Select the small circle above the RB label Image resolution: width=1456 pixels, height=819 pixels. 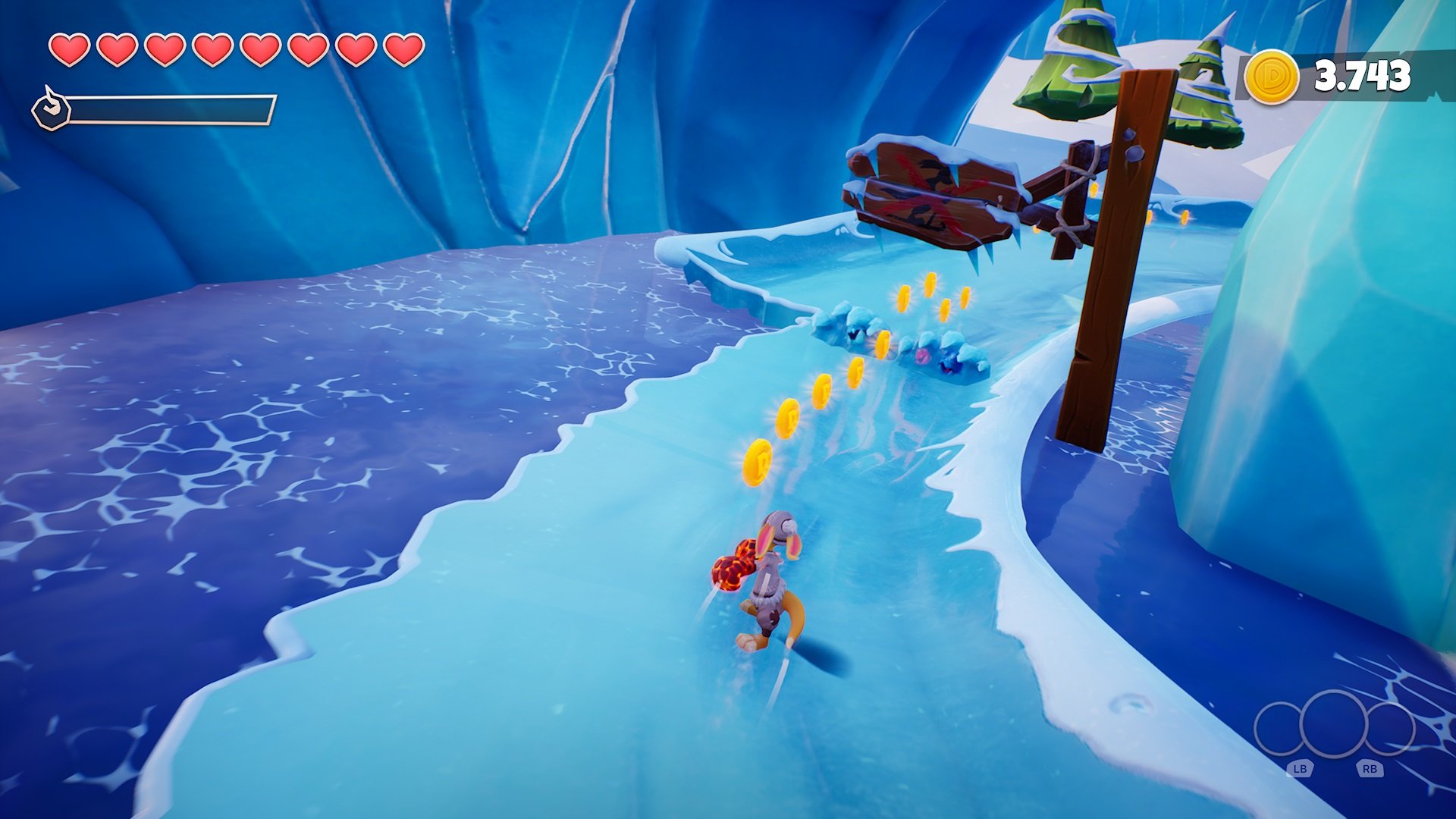pyautogui.click(x=1390, y=729)
